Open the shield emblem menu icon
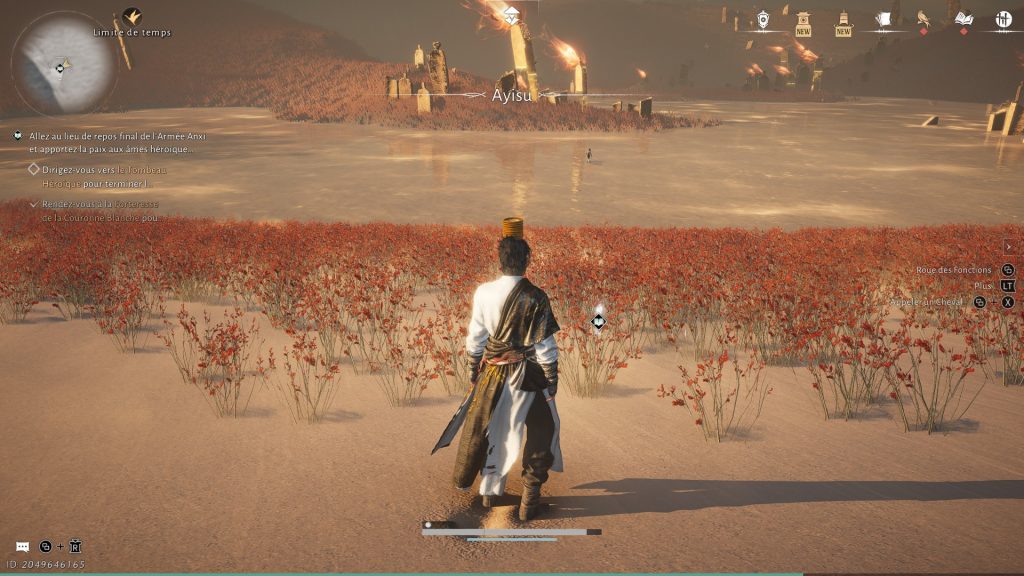This screenshot has width=1024, height=576. 763,19
